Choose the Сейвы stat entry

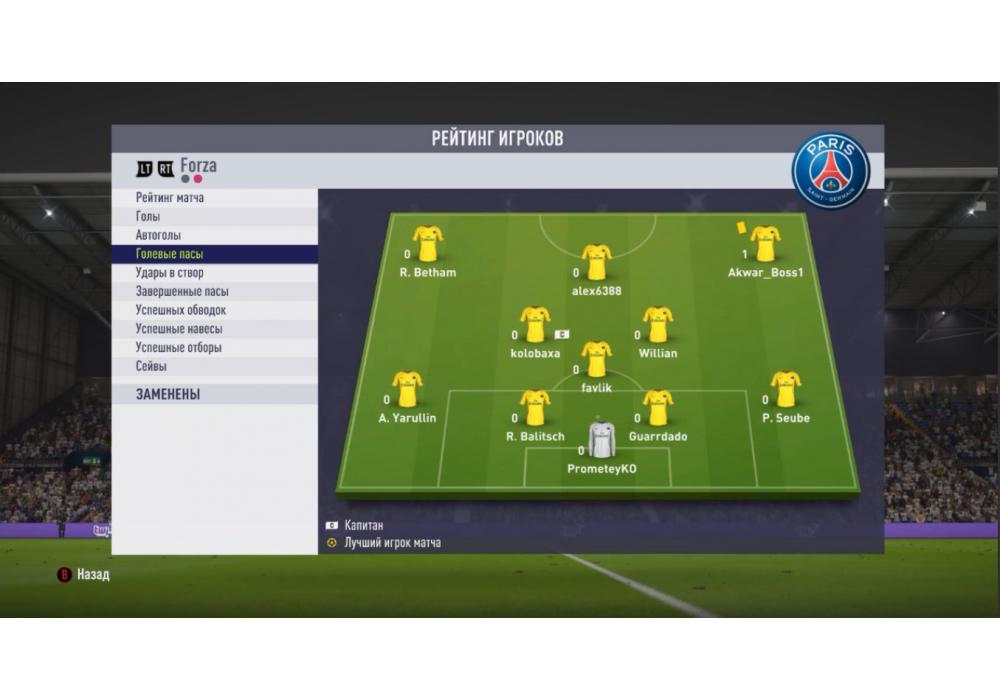pyautogui.click(x=152, y=367)
